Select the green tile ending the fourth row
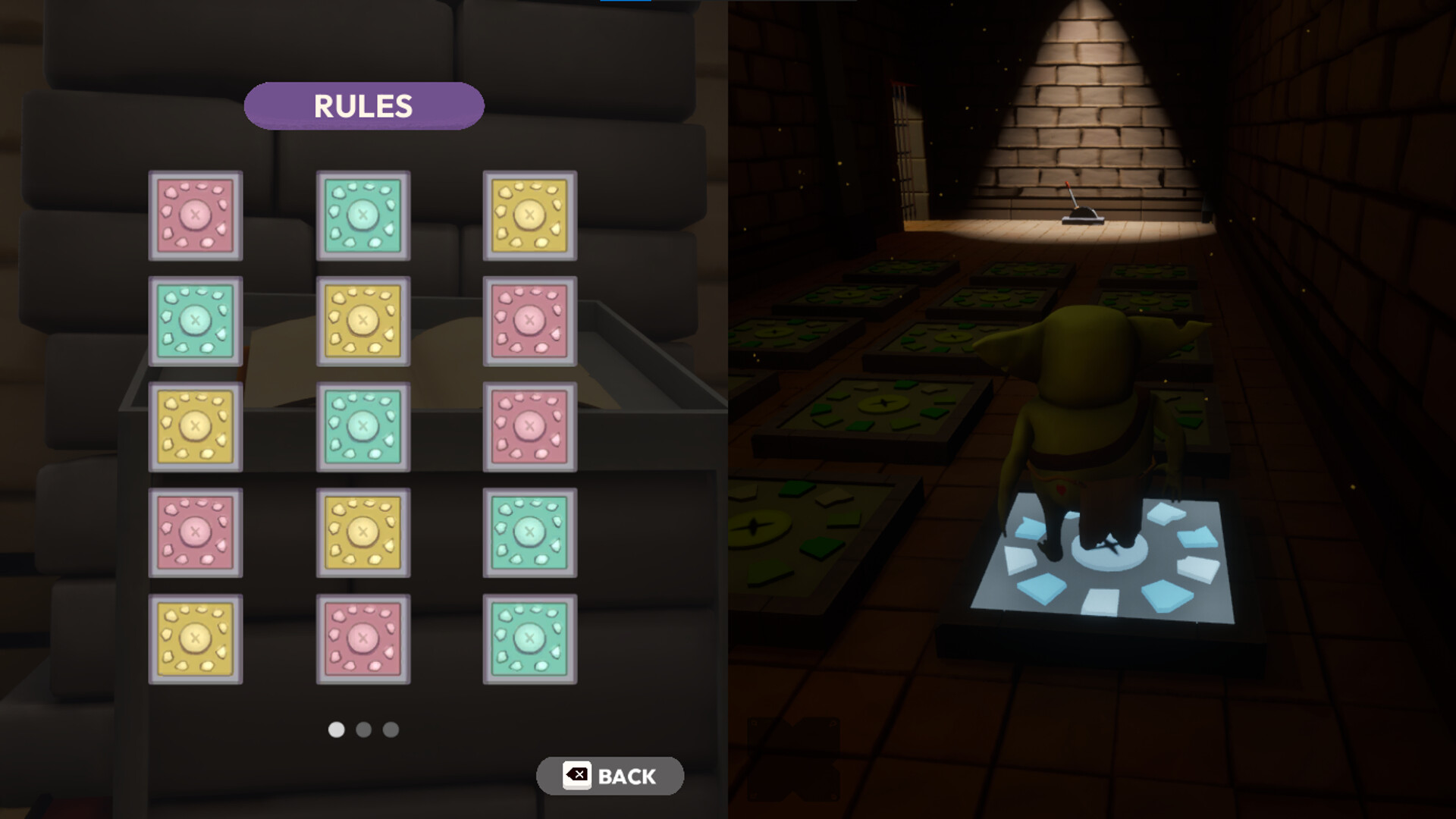The height and width of the screenshot is (819, 1456). point(529,531)
